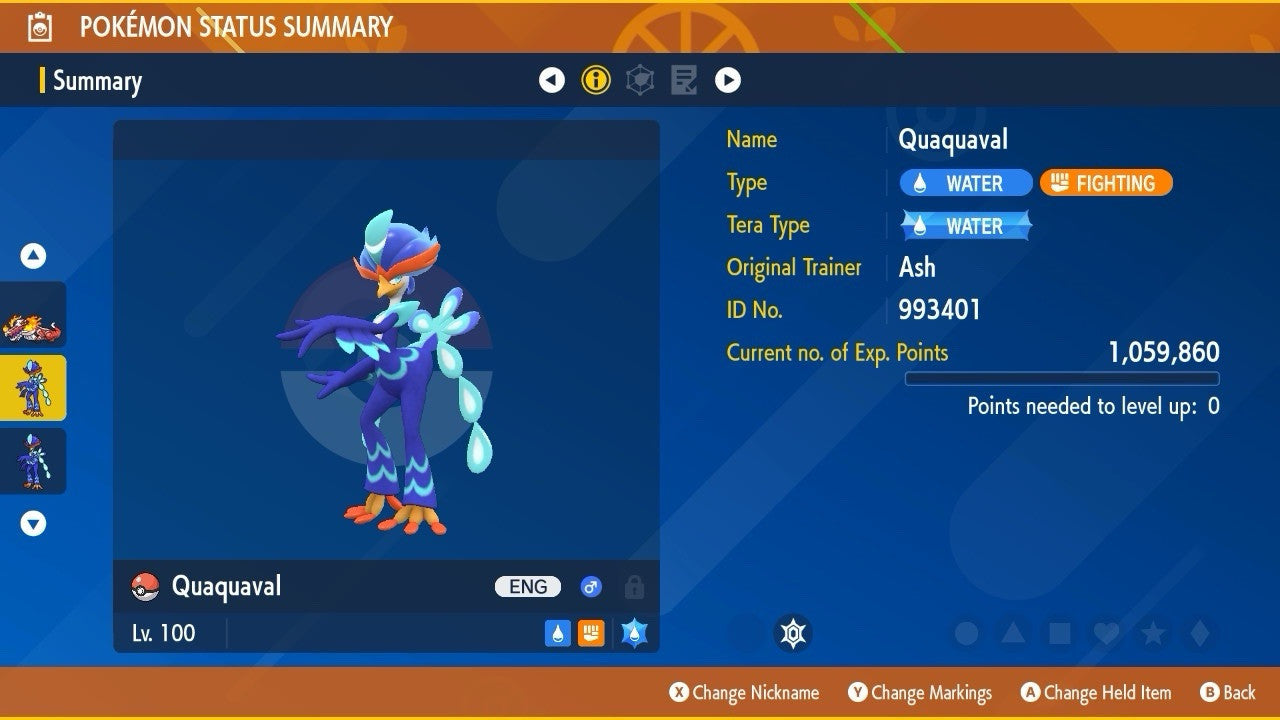Toggle the triangle marking

[1013, 633]
